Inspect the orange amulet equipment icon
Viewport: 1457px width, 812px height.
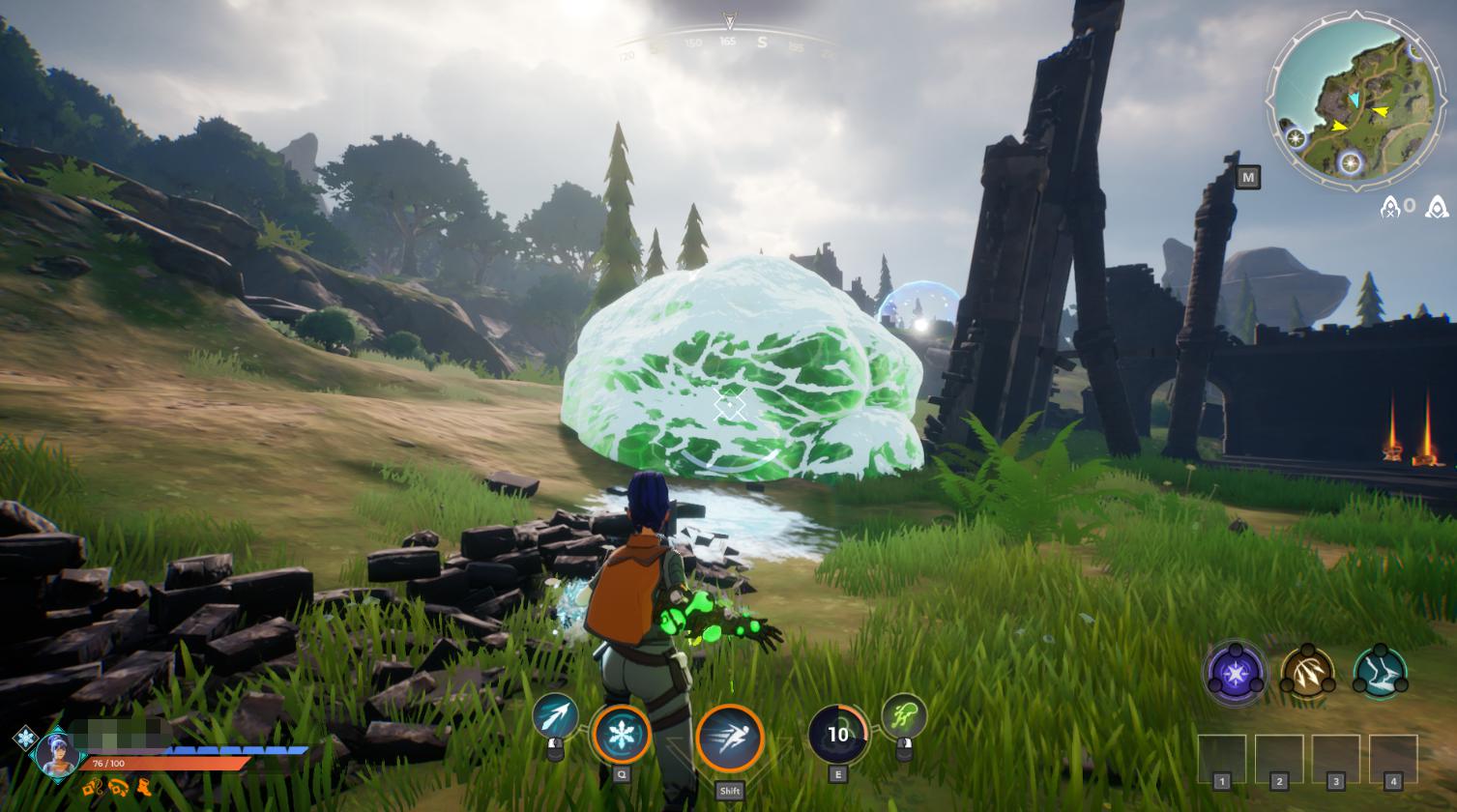(x=93, y=788)
